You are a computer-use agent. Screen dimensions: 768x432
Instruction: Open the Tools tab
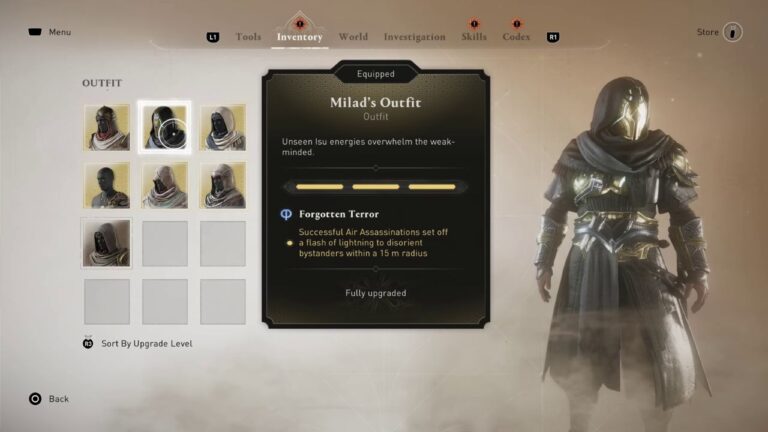point(248,37)
